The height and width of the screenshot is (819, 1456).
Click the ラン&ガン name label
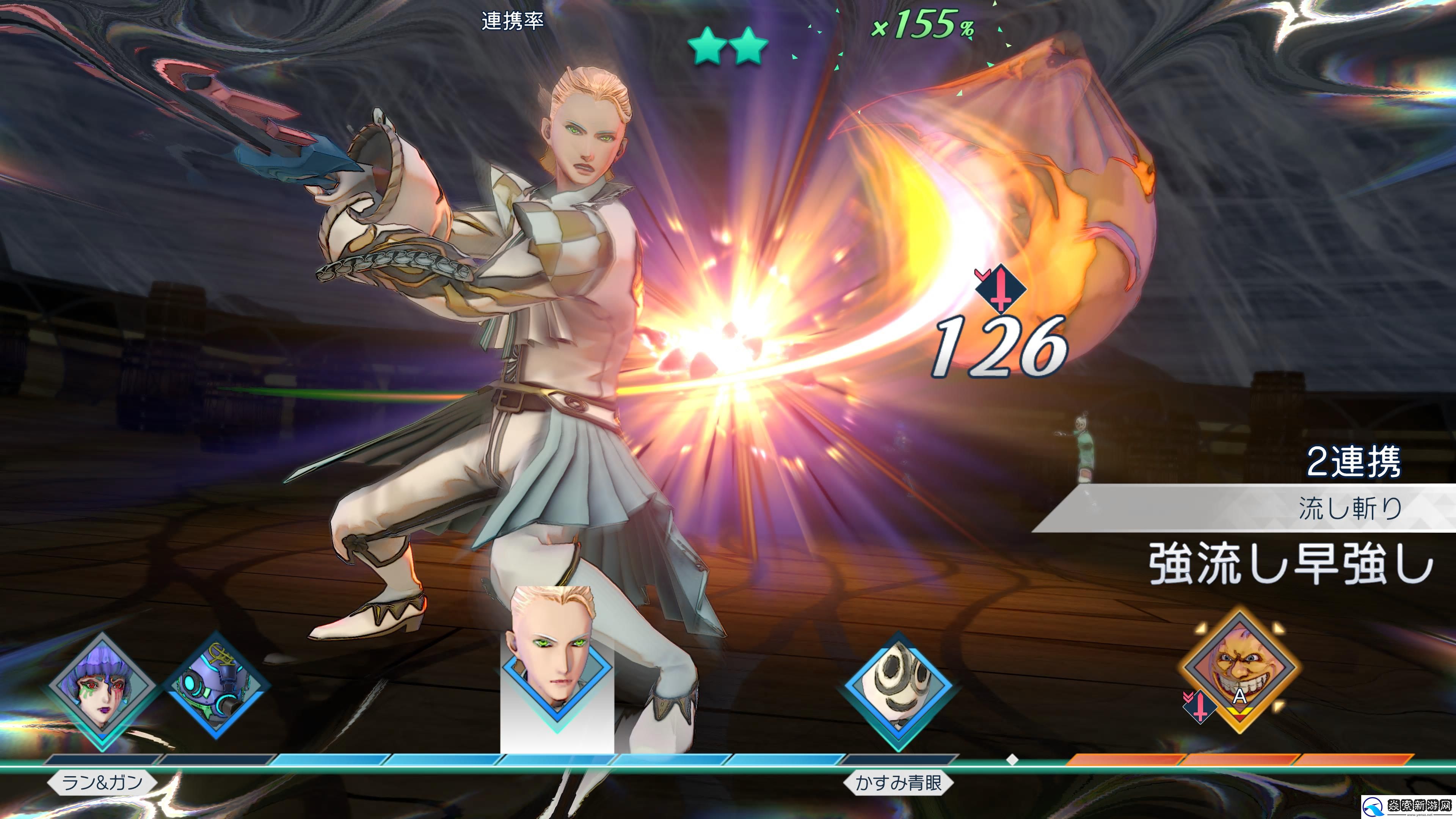[102, 783]
